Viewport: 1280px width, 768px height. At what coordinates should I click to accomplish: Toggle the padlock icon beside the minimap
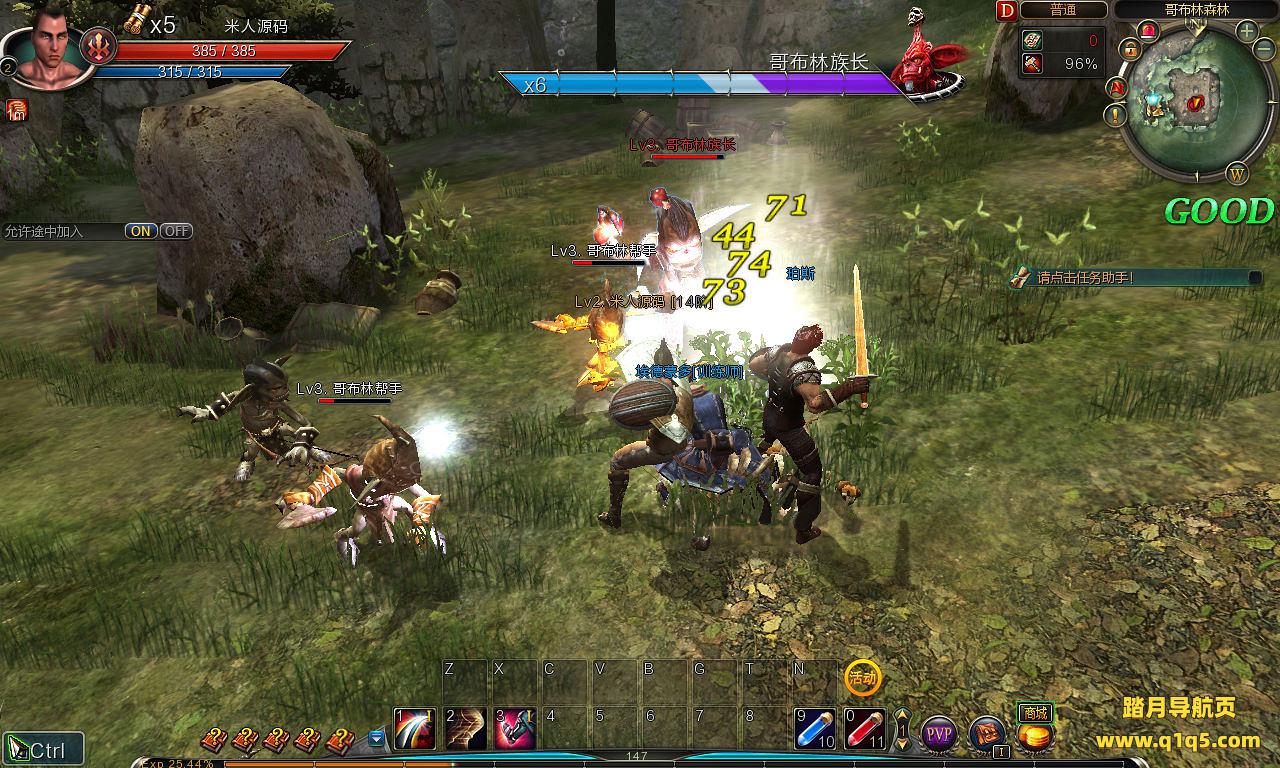[x=1130, y=47]
